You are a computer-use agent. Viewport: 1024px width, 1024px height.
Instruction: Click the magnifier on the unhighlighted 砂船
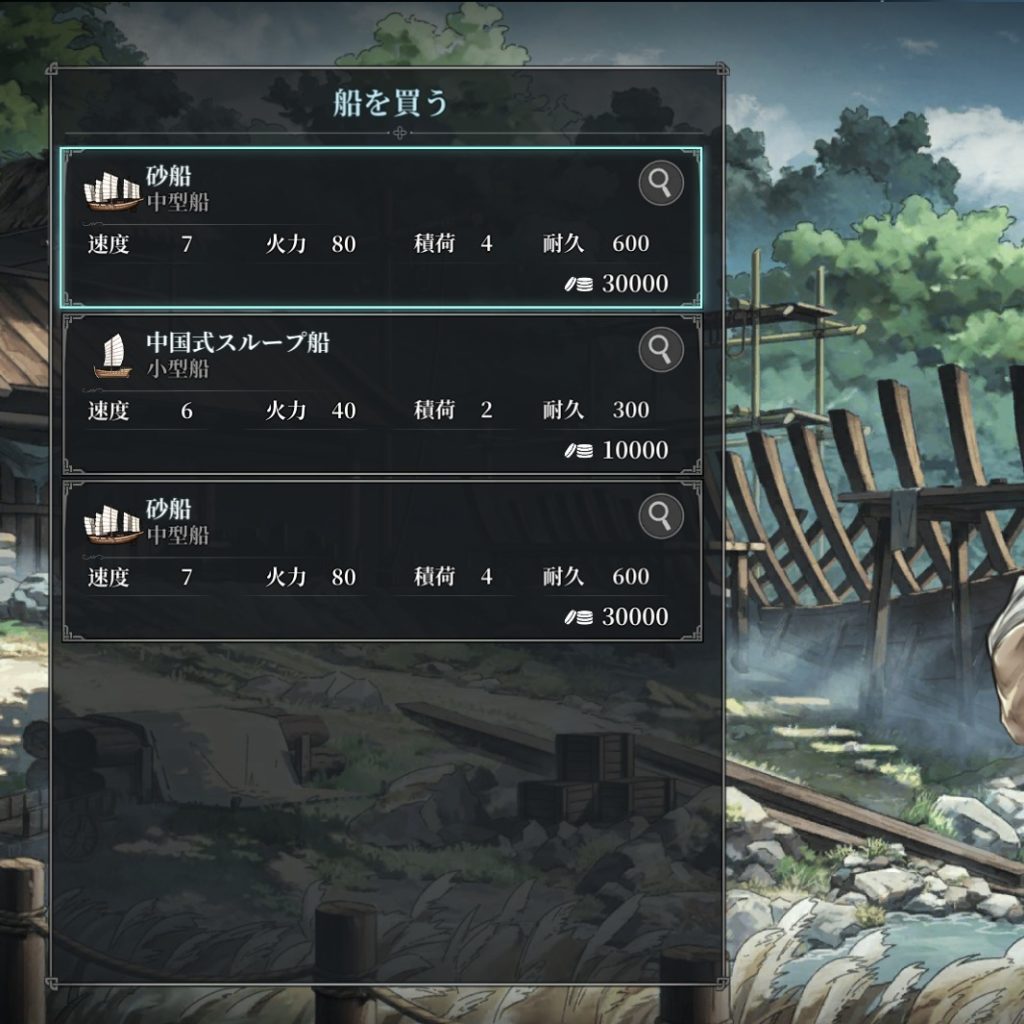point(660,516)
